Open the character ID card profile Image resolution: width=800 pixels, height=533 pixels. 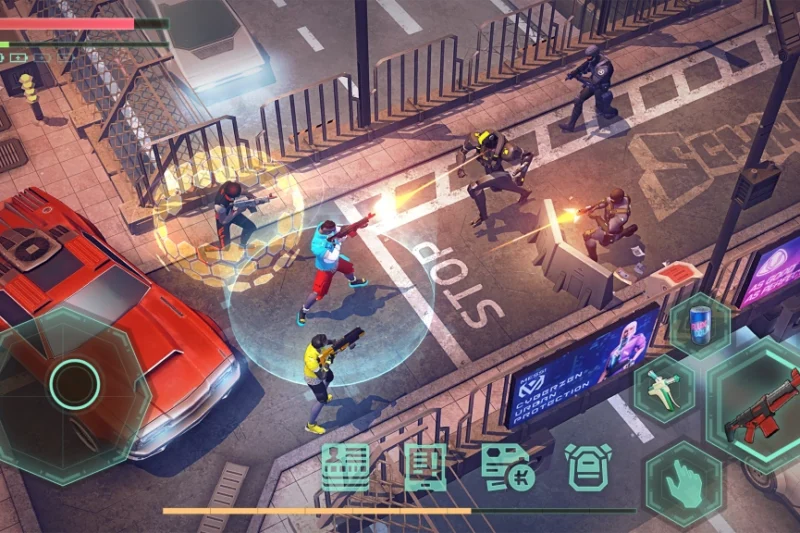pyautogui.click(x=346, y=466)
